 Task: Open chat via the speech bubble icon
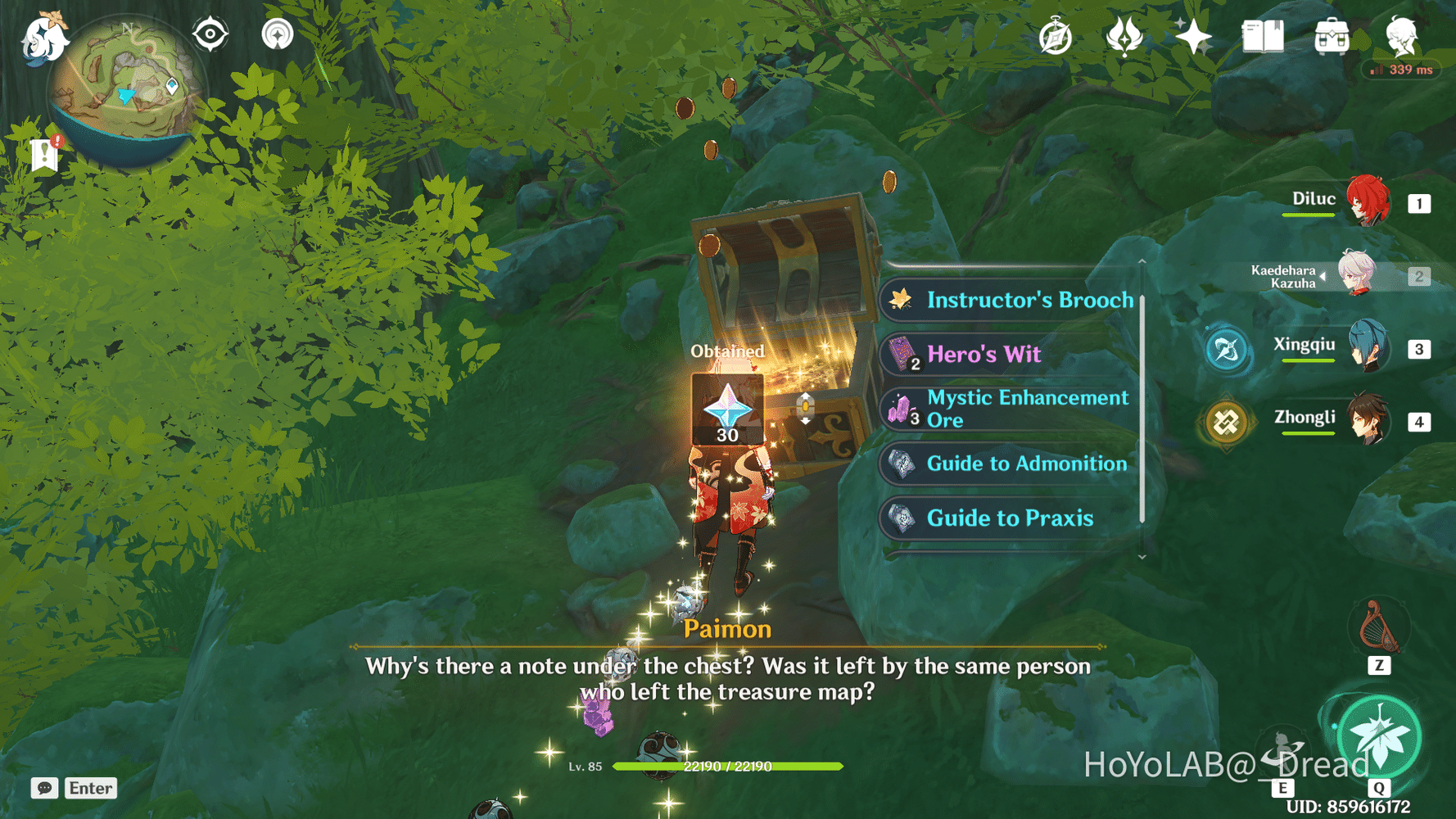45,788
